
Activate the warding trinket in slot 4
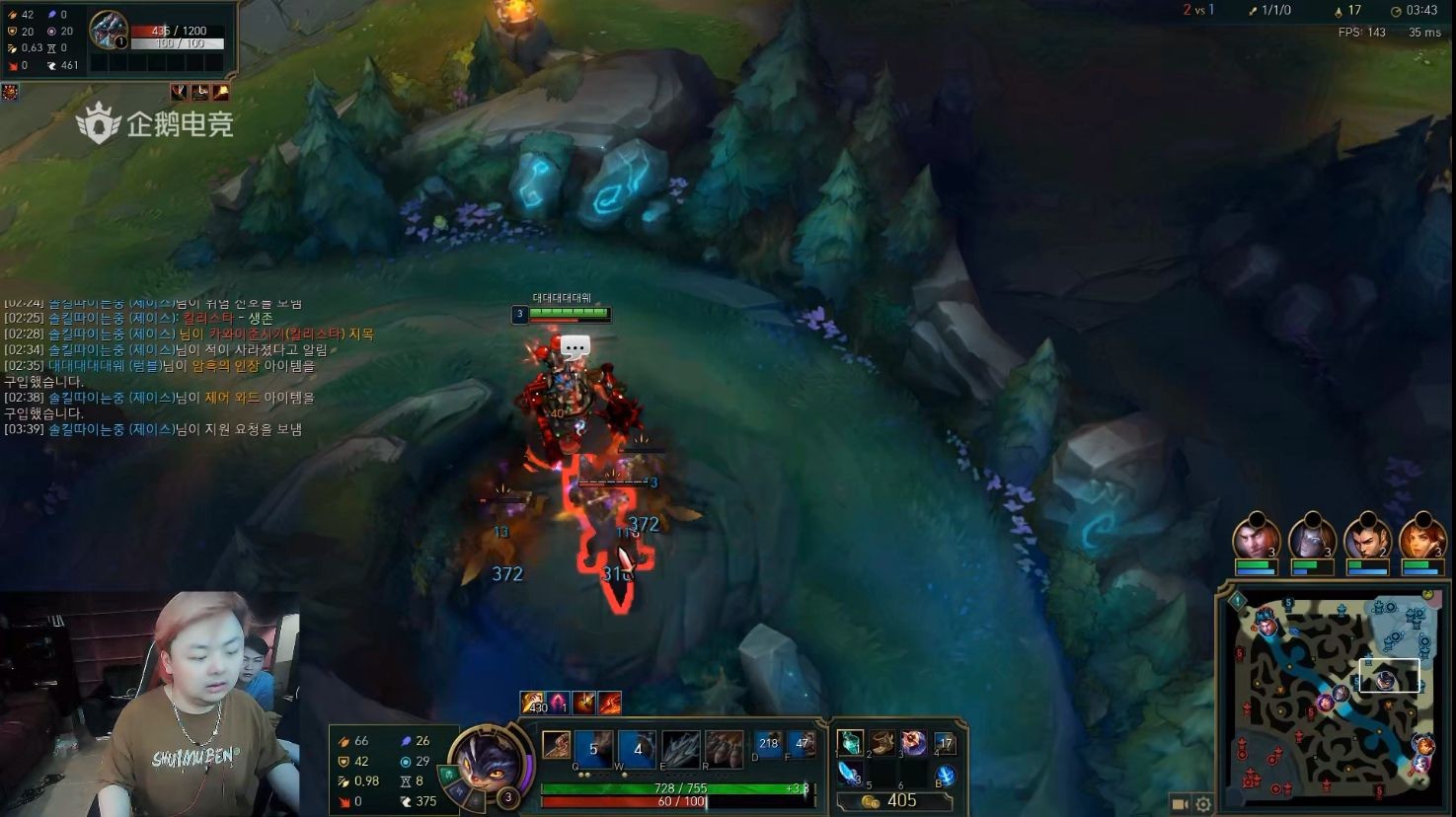pyautogui.click(x=945, y=744)
